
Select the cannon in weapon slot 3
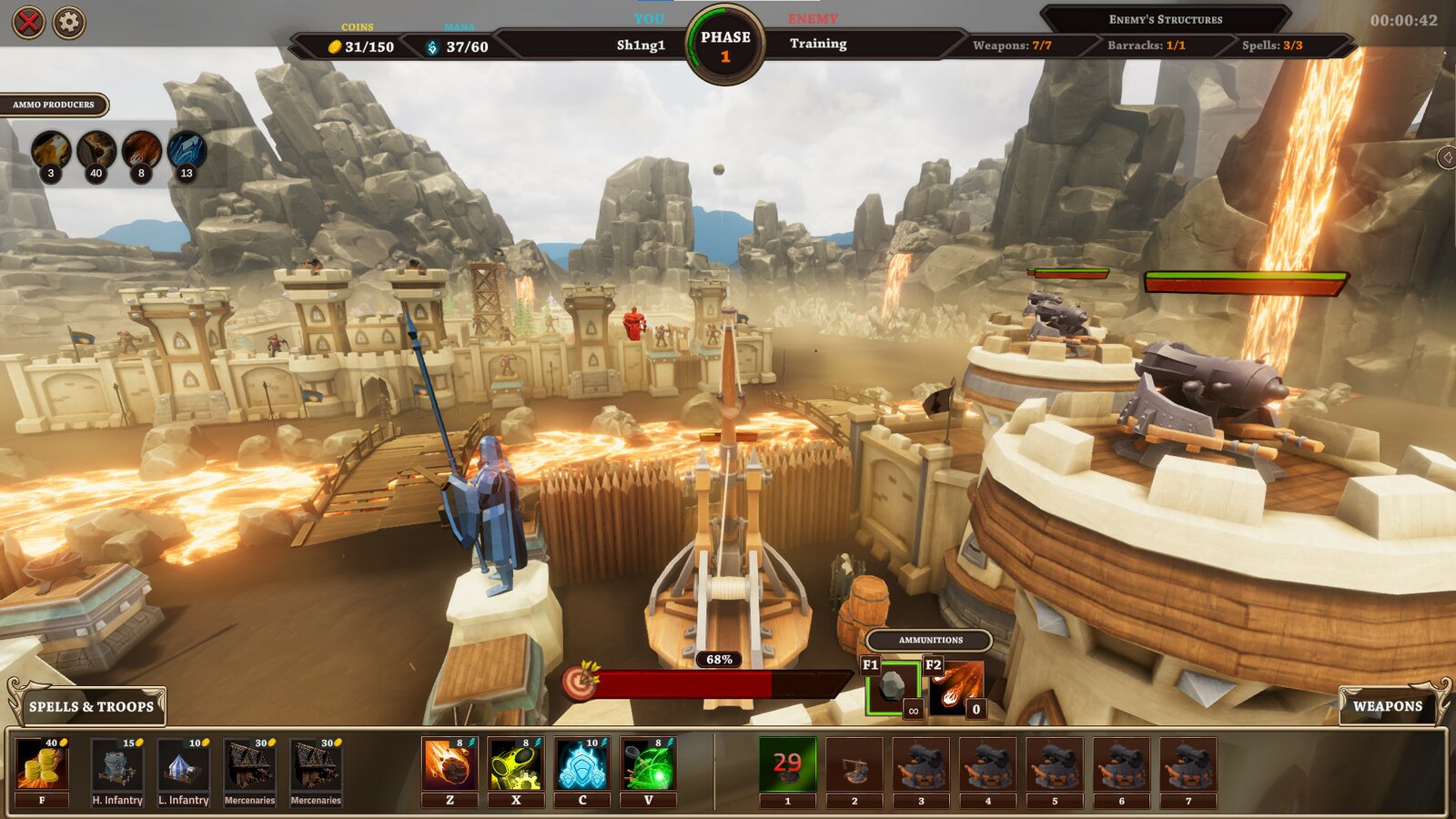click(921, 764)
